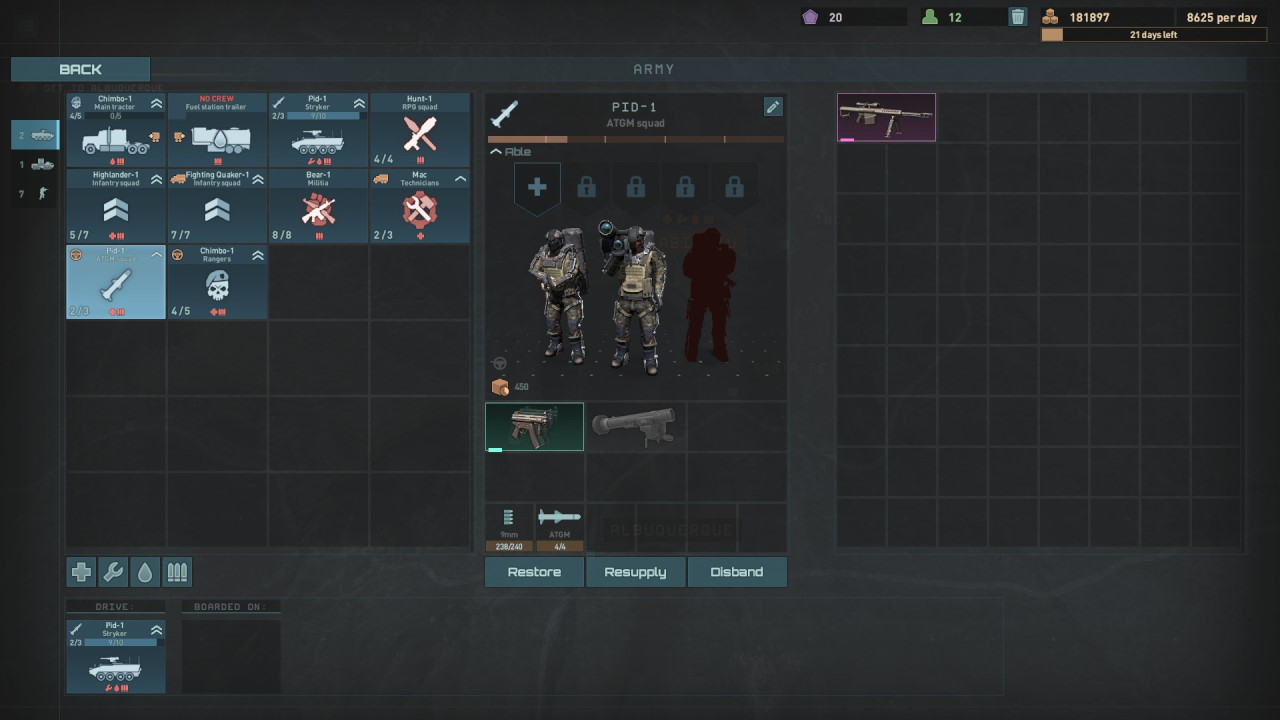Select the Chimbo-1 Rangers squad
This screenshot has height=720, width=1280.
coord(217,282)
